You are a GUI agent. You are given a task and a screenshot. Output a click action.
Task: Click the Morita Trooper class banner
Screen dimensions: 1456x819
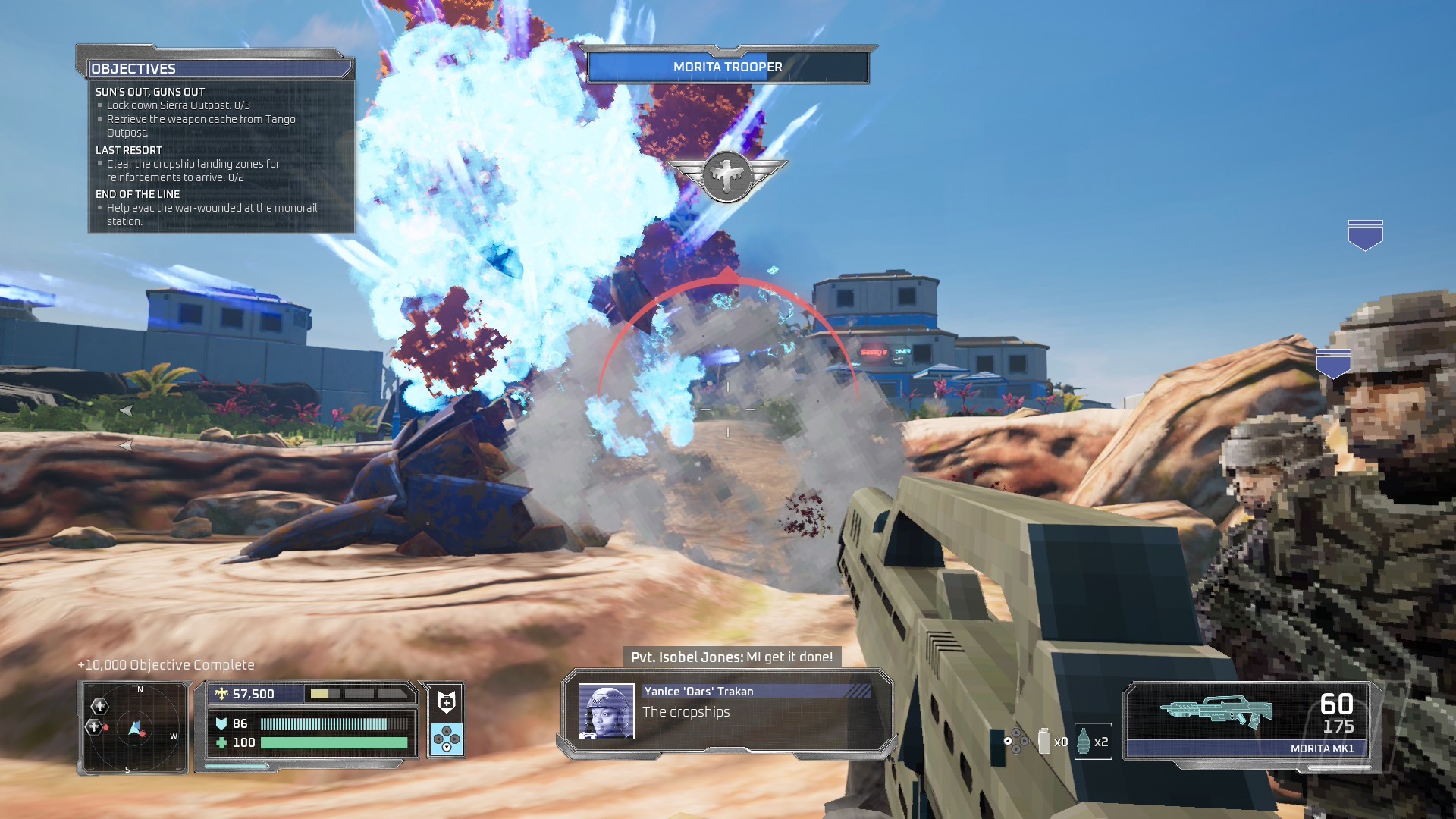(x=727, y=67)
